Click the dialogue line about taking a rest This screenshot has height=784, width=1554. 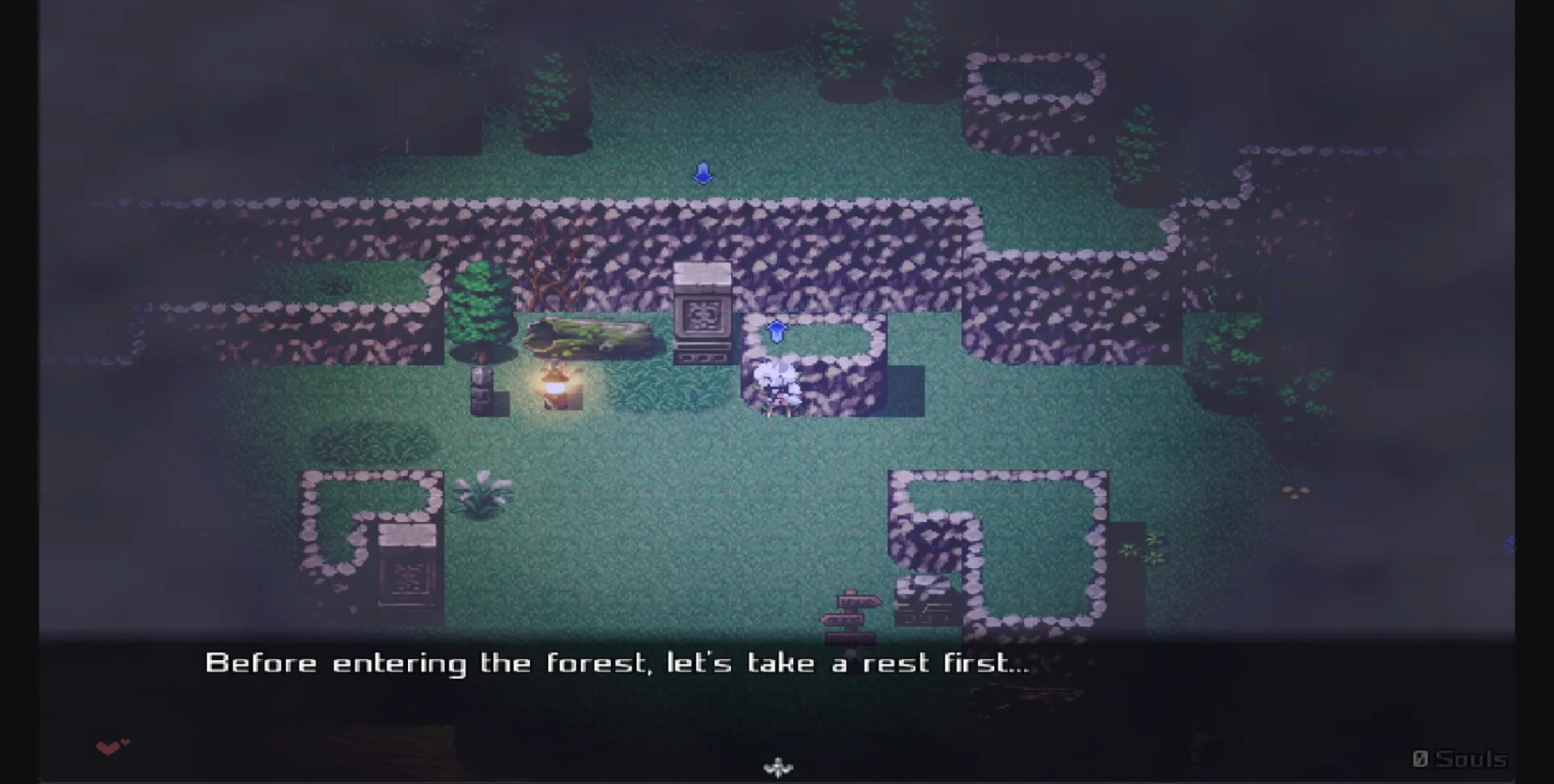[619, 663]
